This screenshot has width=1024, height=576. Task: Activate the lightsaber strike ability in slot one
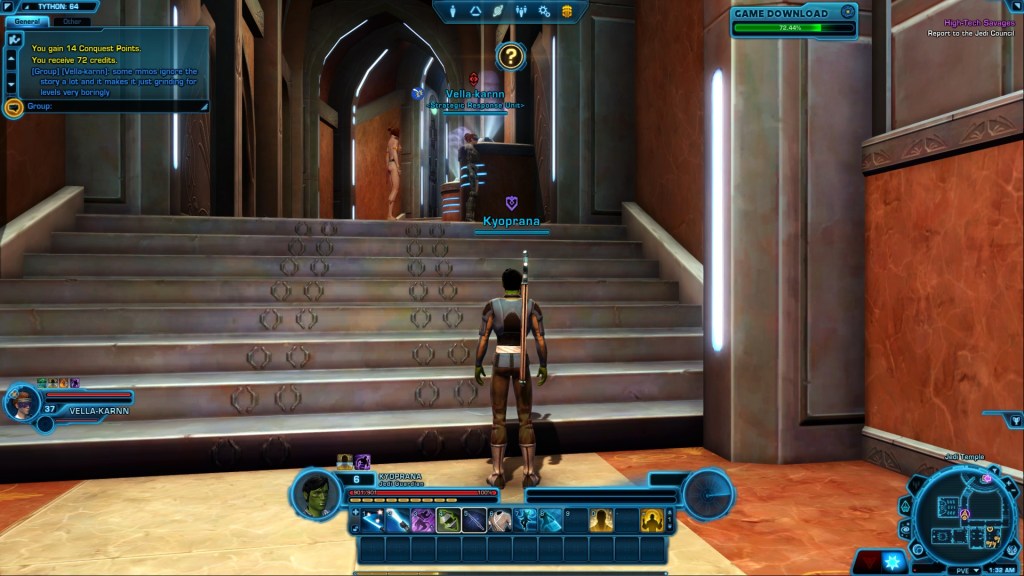(374, 520)
